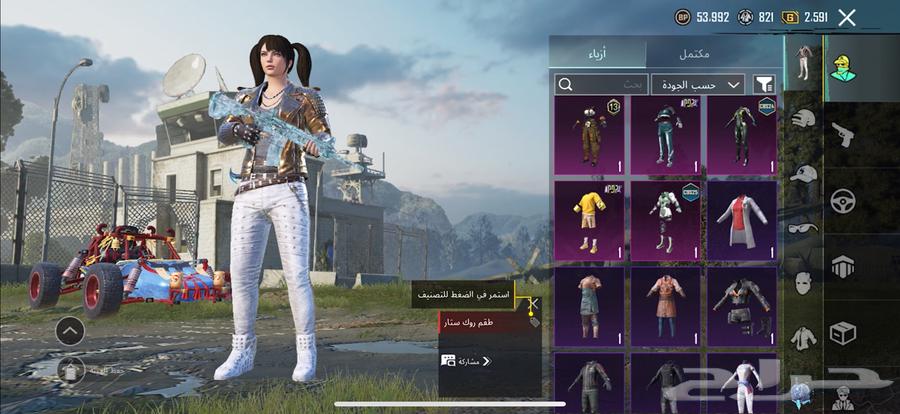Choose the white lab coat outfit

743,220
